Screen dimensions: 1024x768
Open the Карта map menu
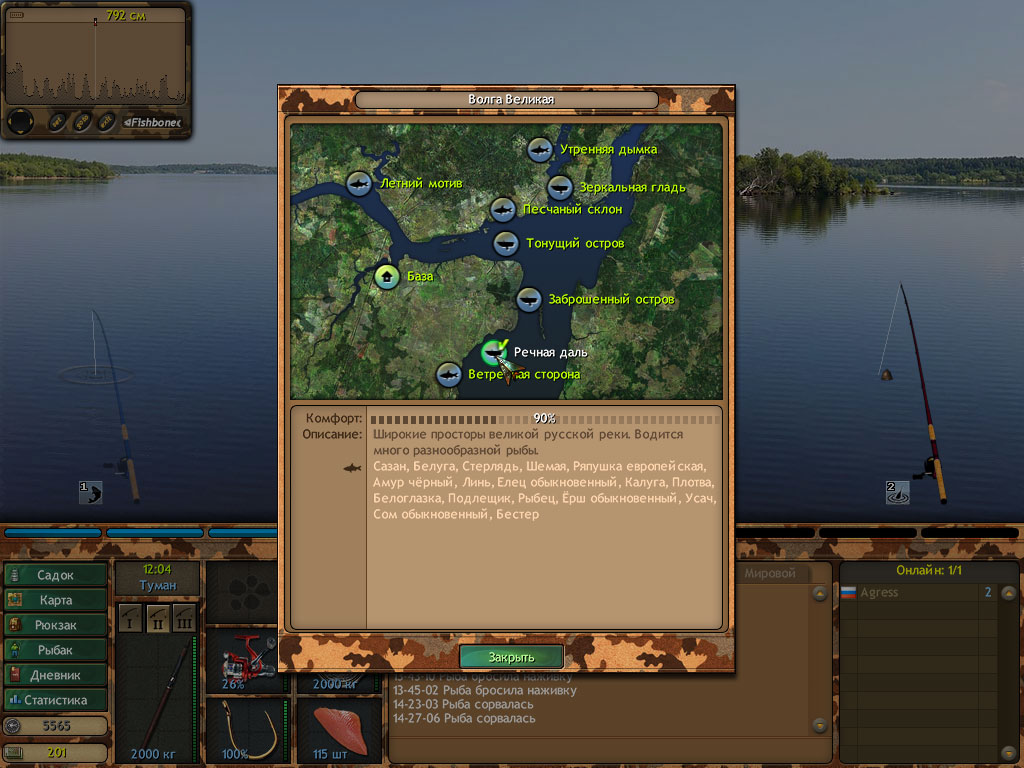tap(56, 600)
